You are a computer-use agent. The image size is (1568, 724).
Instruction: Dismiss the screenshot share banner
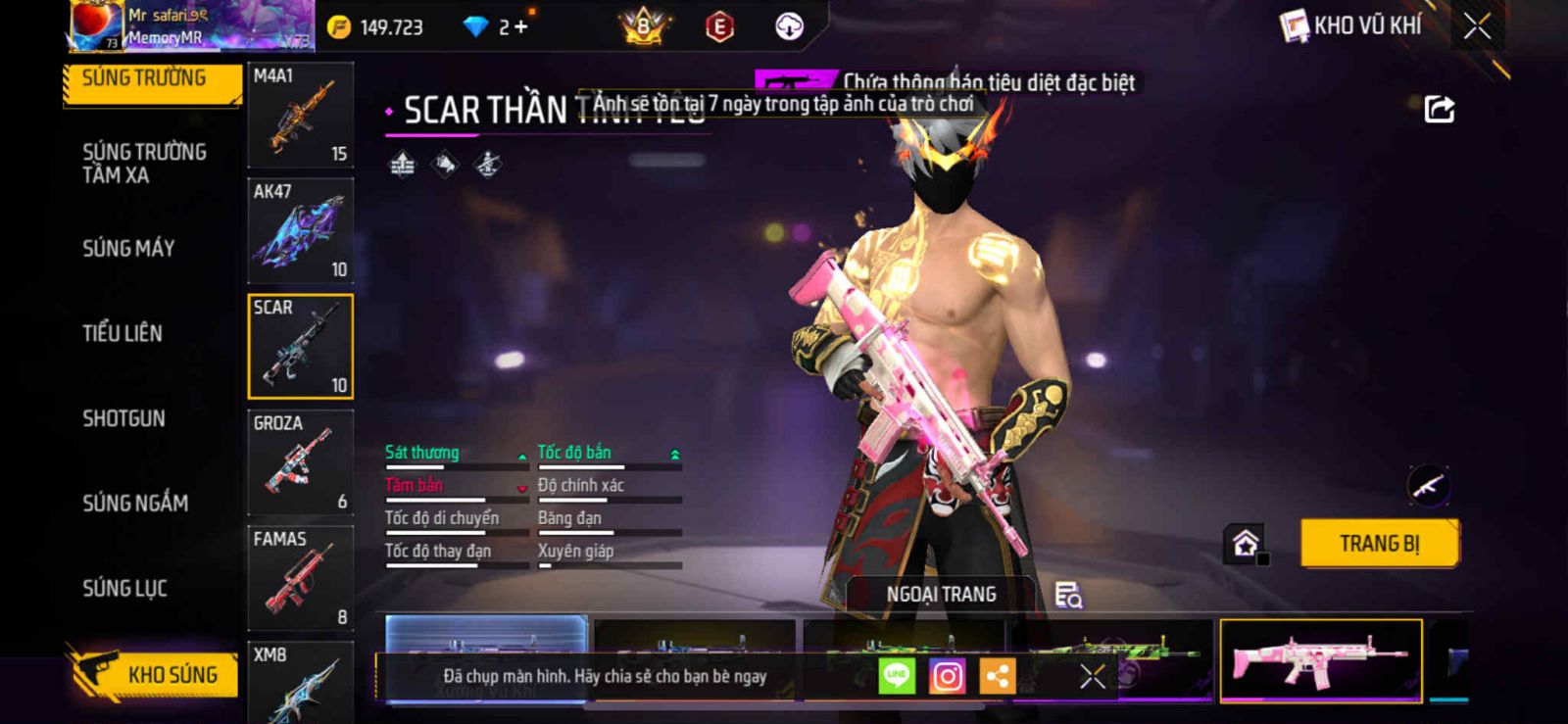1093,676
